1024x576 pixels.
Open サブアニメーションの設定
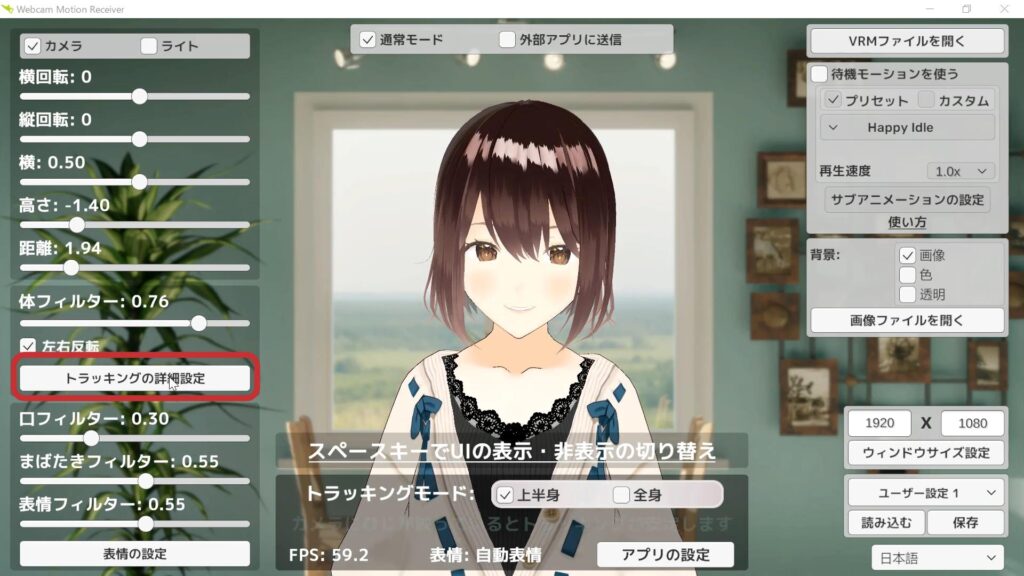click(x=908, y=198)
